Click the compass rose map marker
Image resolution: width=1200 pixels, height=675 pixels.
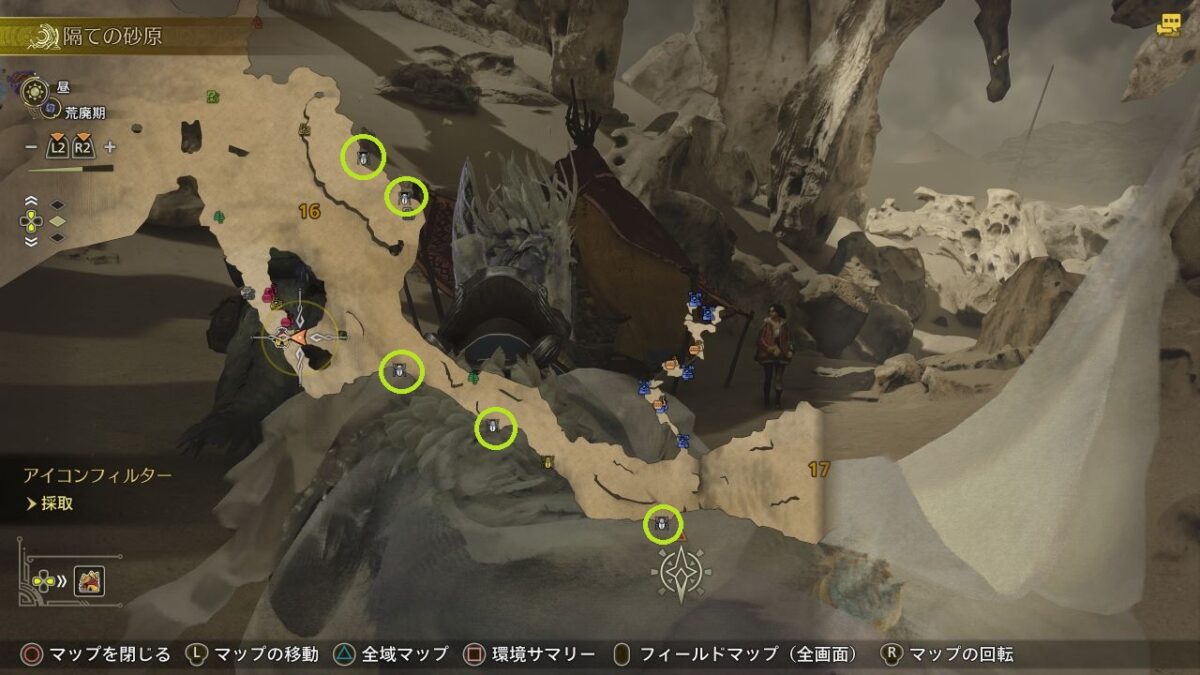coord(681,572)
